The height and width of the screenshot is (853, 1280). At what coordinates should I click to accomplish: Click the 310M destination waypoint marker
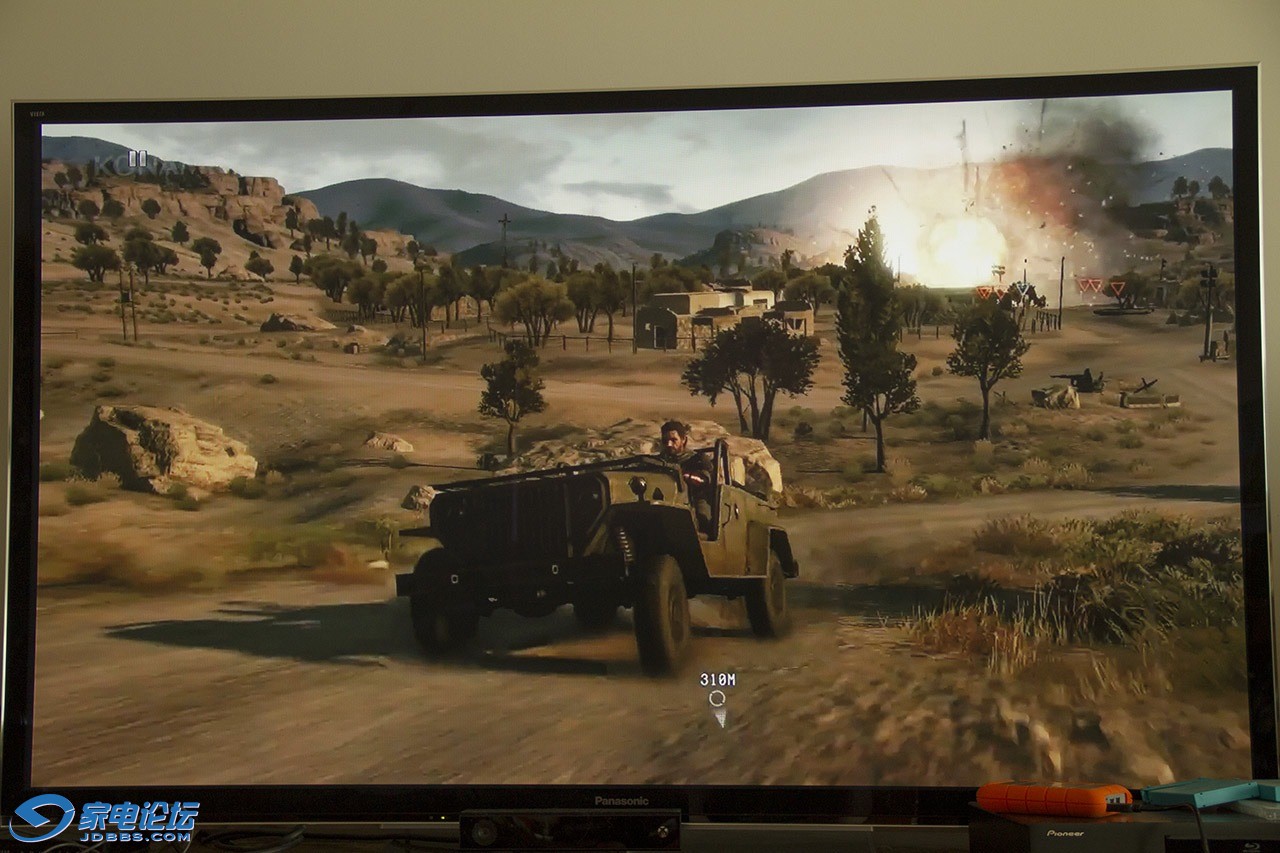[x=717, y=698]
